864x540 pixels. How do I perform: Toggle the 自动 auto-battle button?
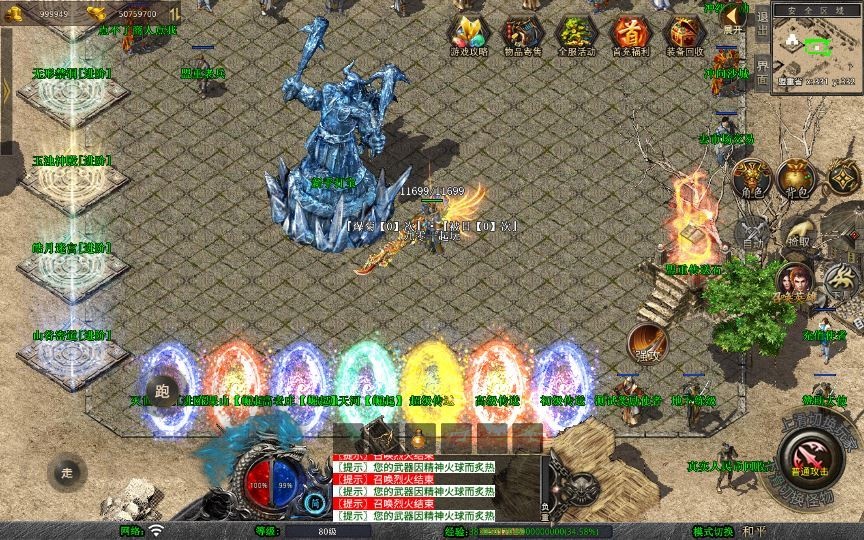753,232
